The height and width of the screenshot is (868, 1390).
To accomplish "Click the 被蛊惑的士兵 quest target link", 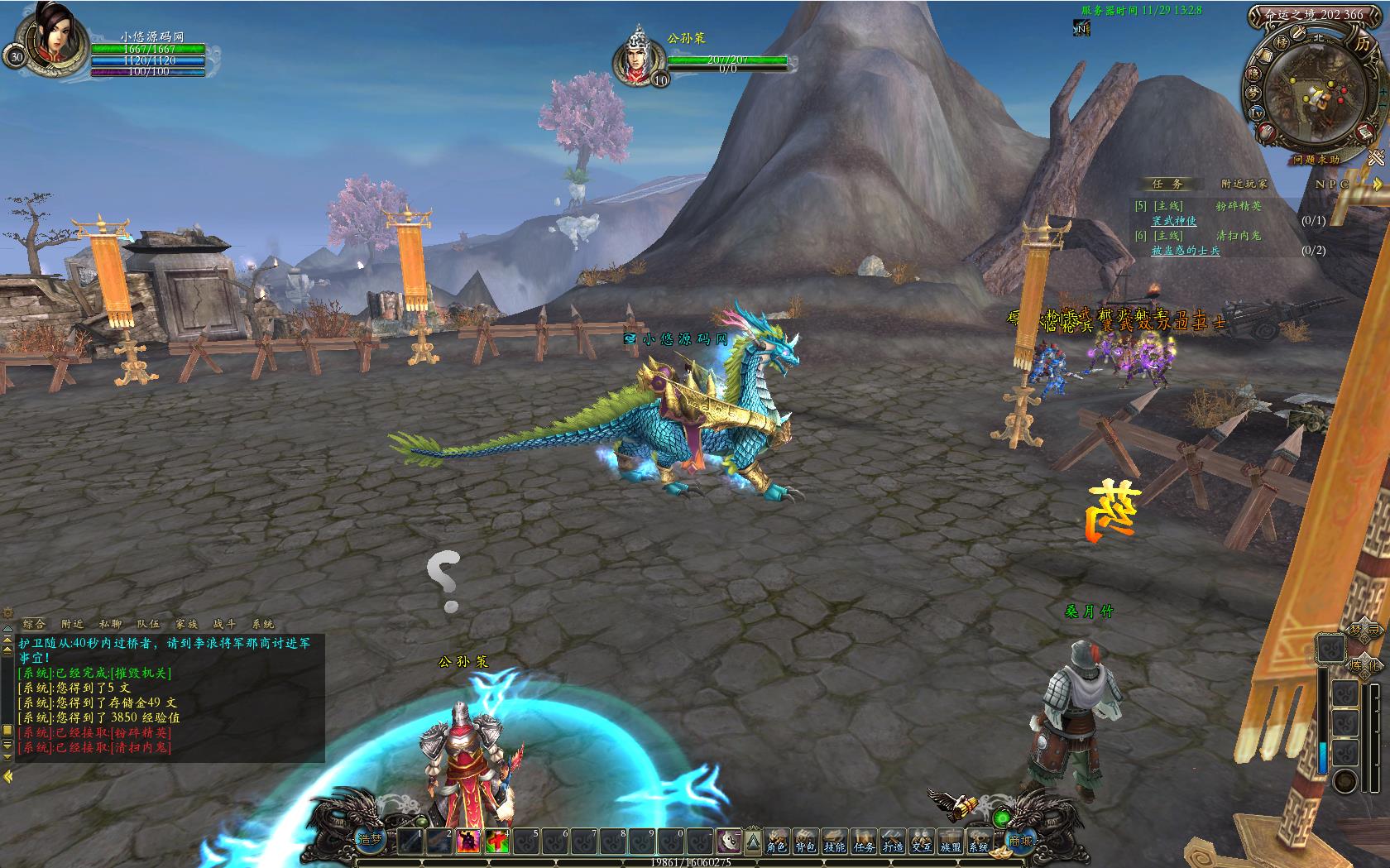I will 1186,251.
